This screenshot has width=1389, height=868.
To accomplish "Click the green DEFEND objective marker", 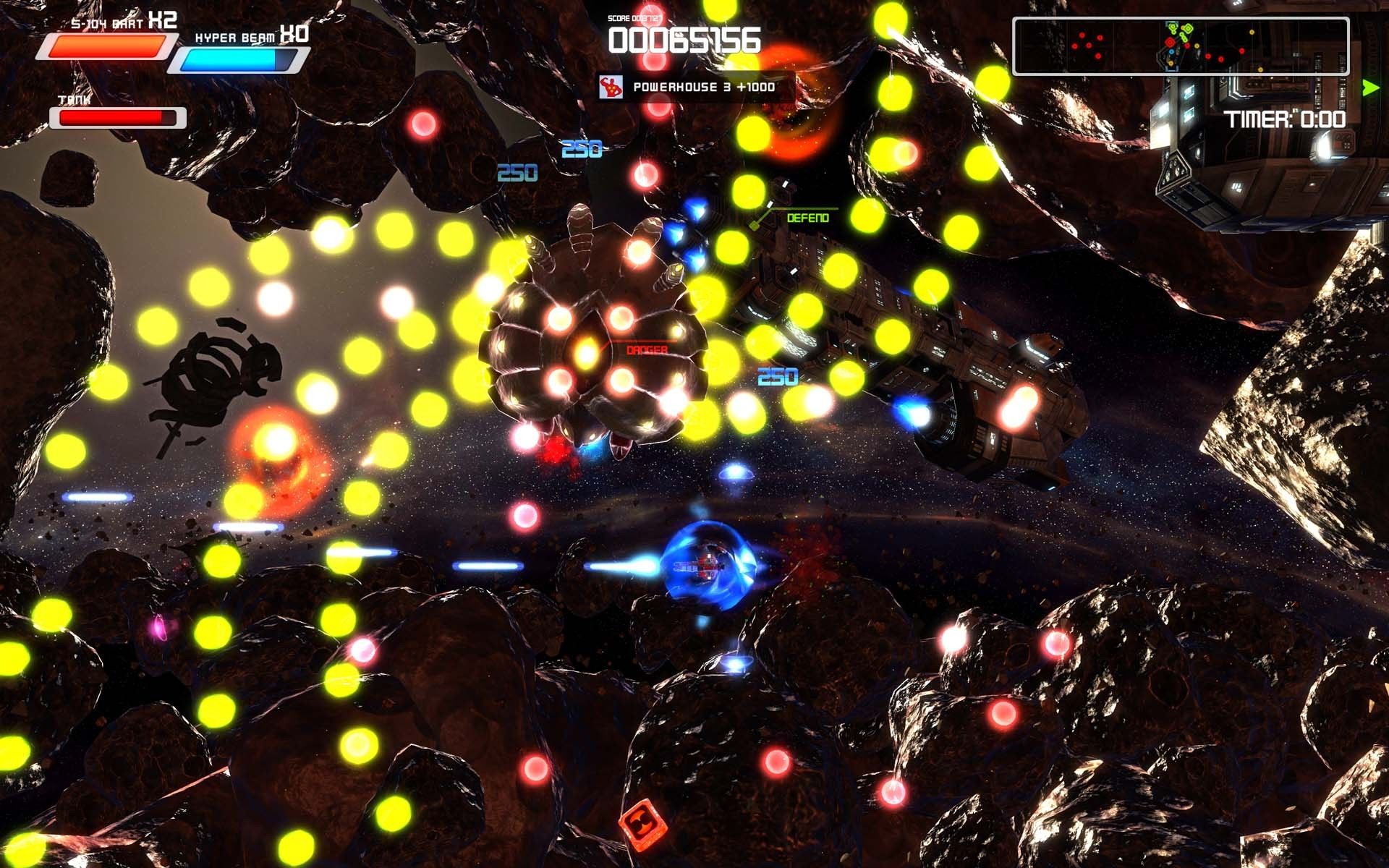I will tap(807, 218).
